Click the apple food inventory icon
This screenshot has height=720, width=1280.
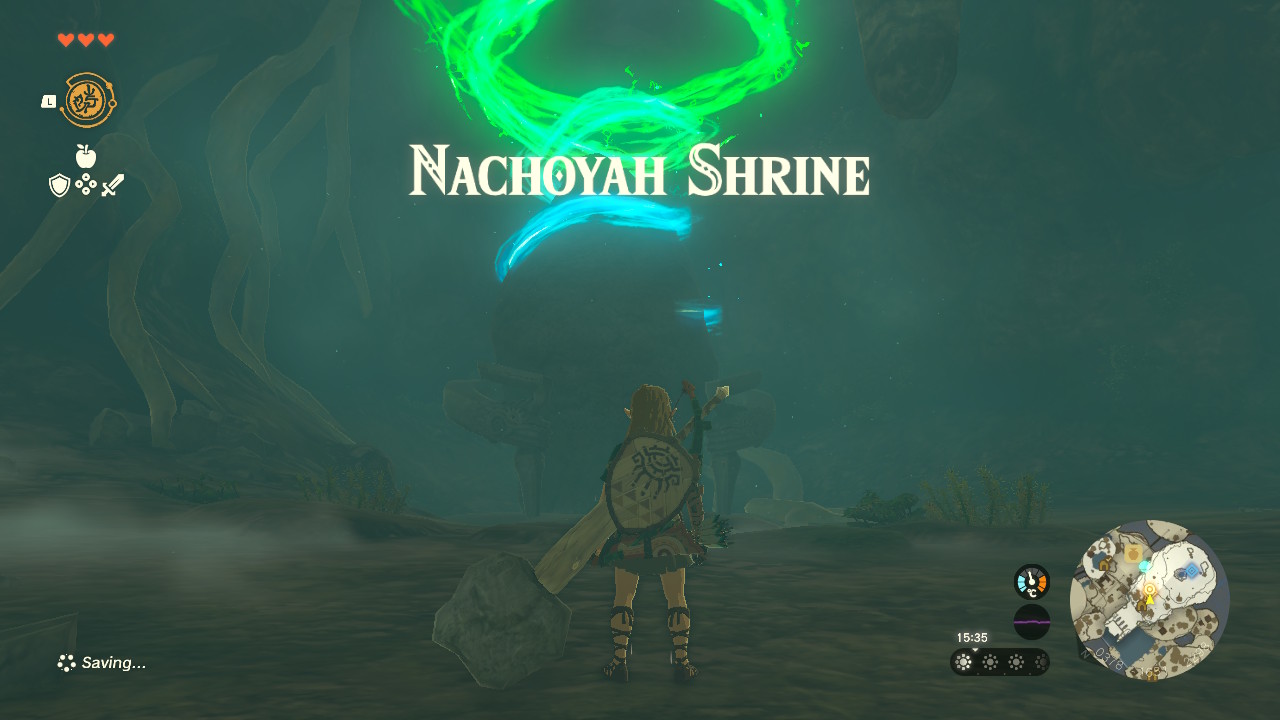click(x=85, y=155)
